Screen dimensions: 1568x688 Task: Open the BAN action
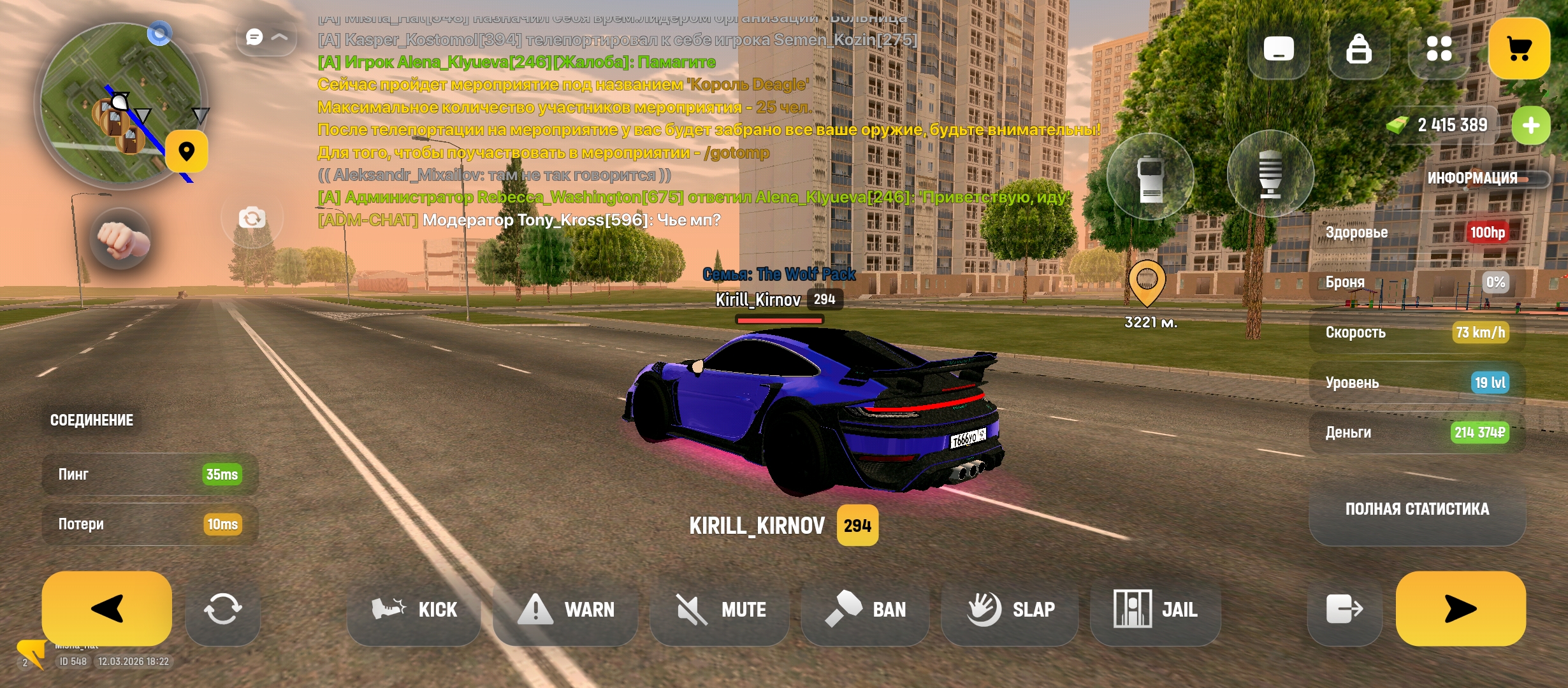tap(865, 610)
